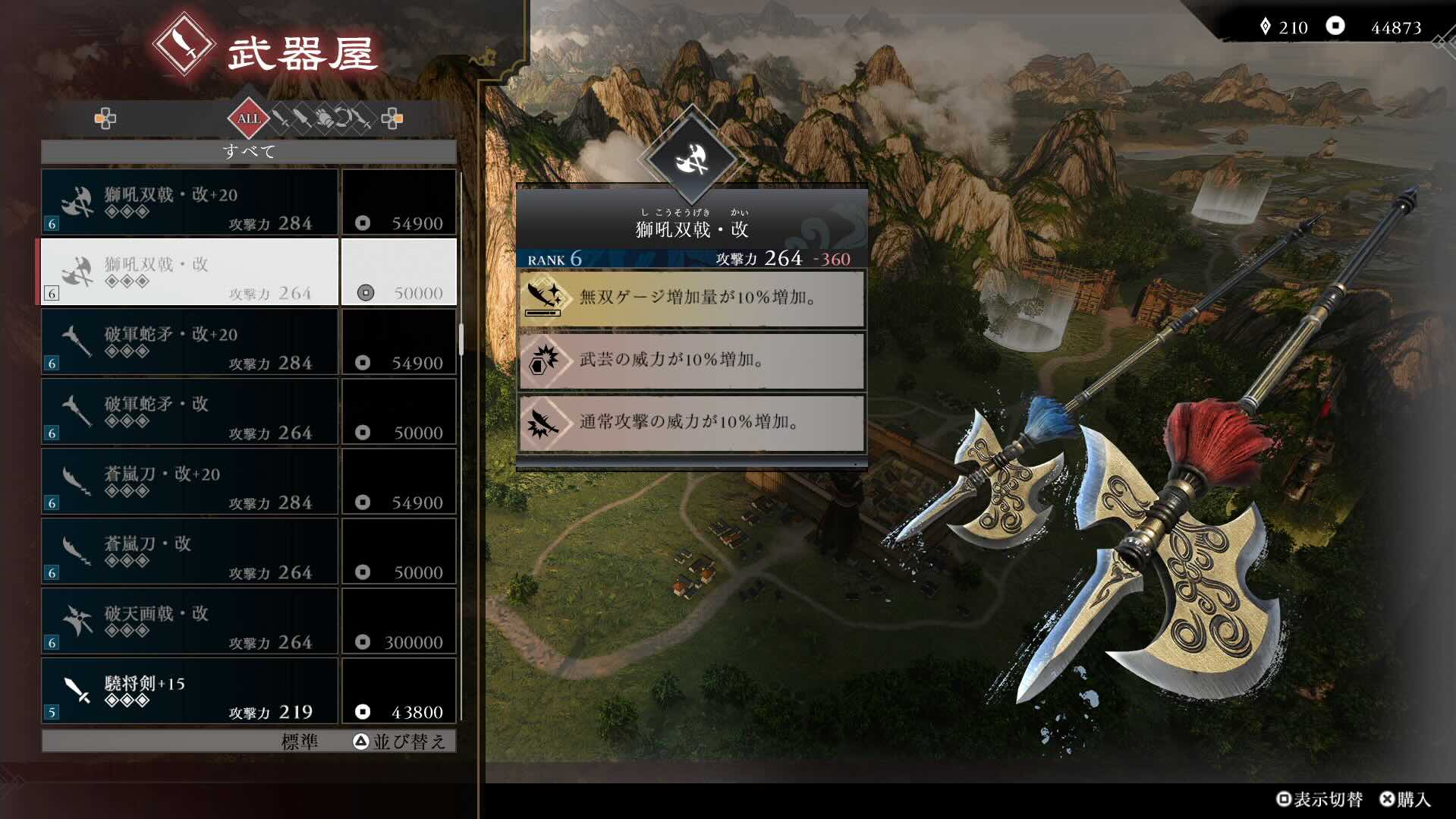
Task: Click the twin axe icon above 獅吼双戟・改
Action: point(691,161)
